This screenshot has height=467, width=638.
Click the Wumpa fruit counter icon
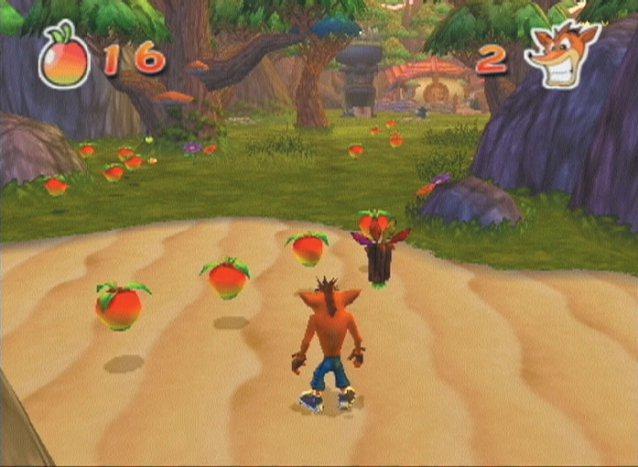click(x=63, y=56)
